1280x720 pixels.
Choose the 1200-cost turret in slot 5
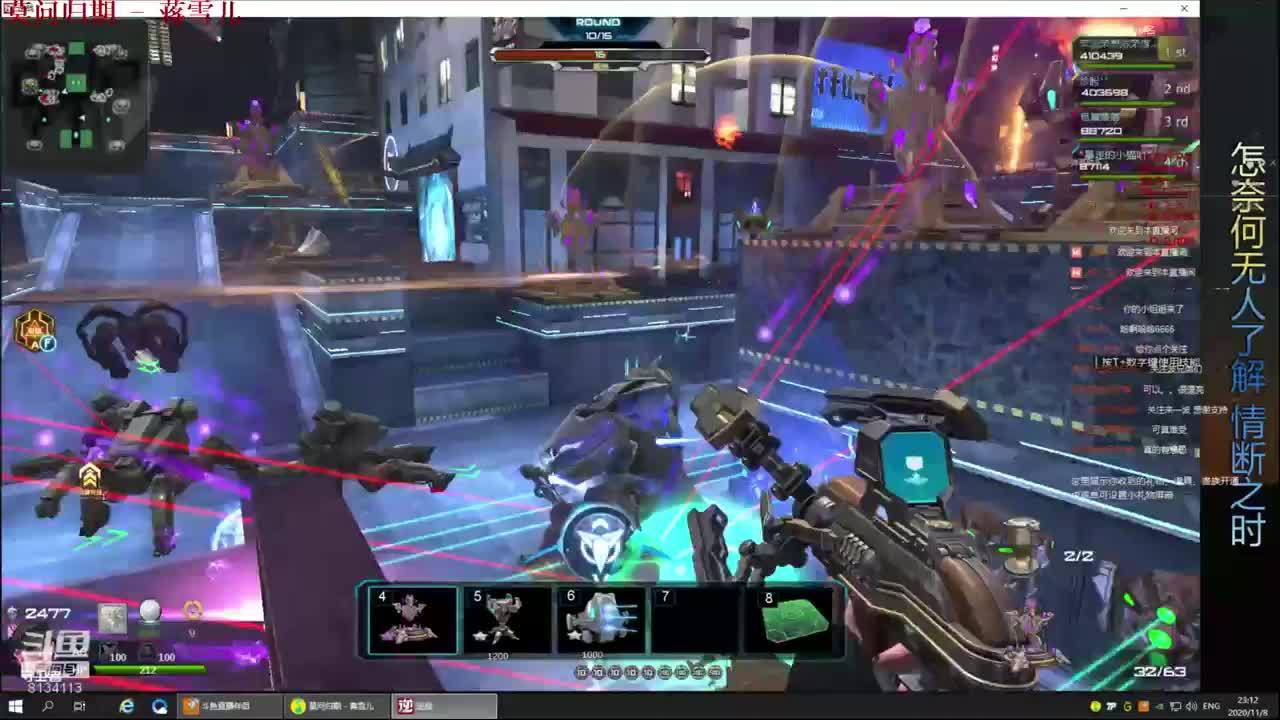pyautogui.click(x=506, y=620)
